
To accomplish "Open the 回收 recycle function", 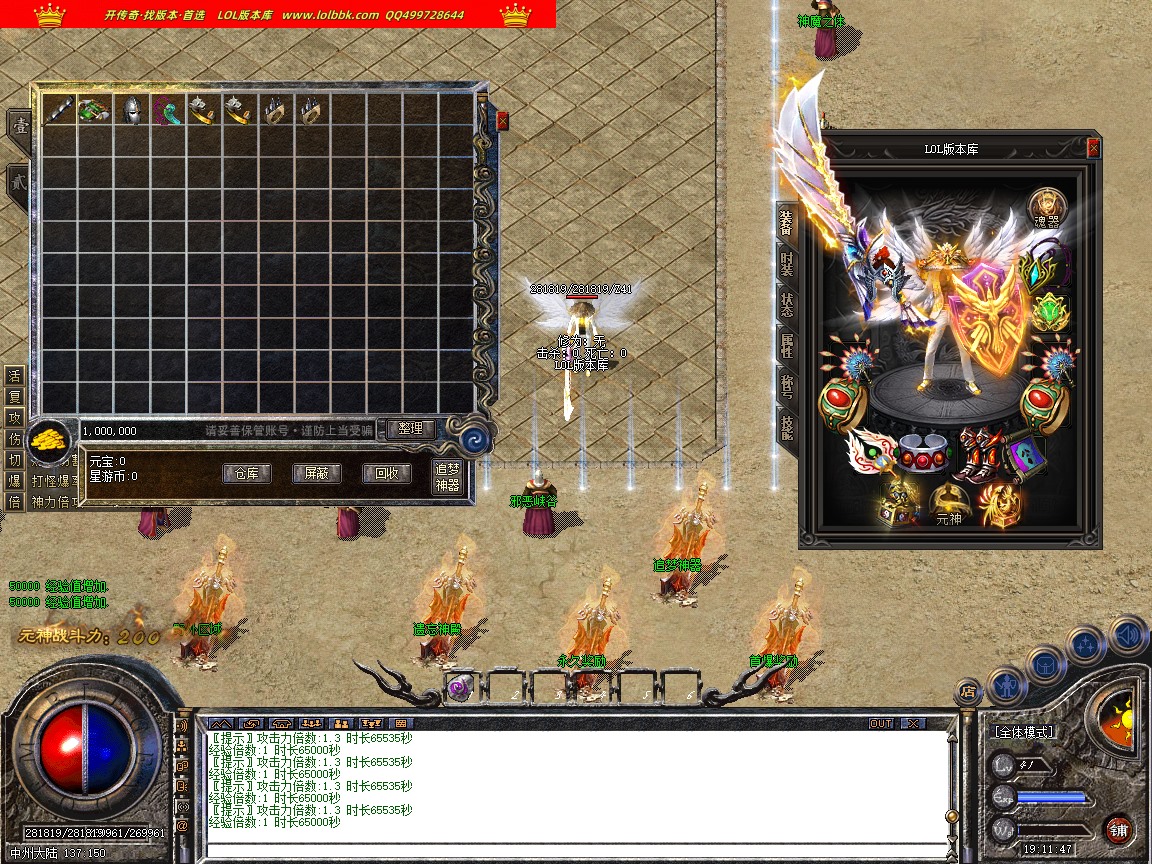I will point(386,474).
